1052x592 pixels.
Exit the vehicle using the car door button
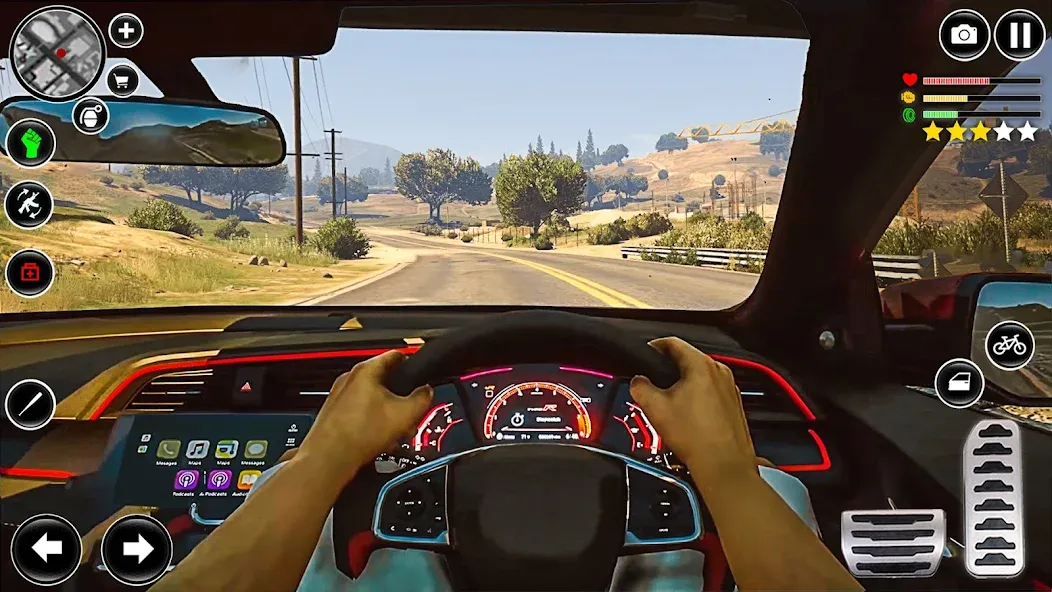tap(959, 383)
